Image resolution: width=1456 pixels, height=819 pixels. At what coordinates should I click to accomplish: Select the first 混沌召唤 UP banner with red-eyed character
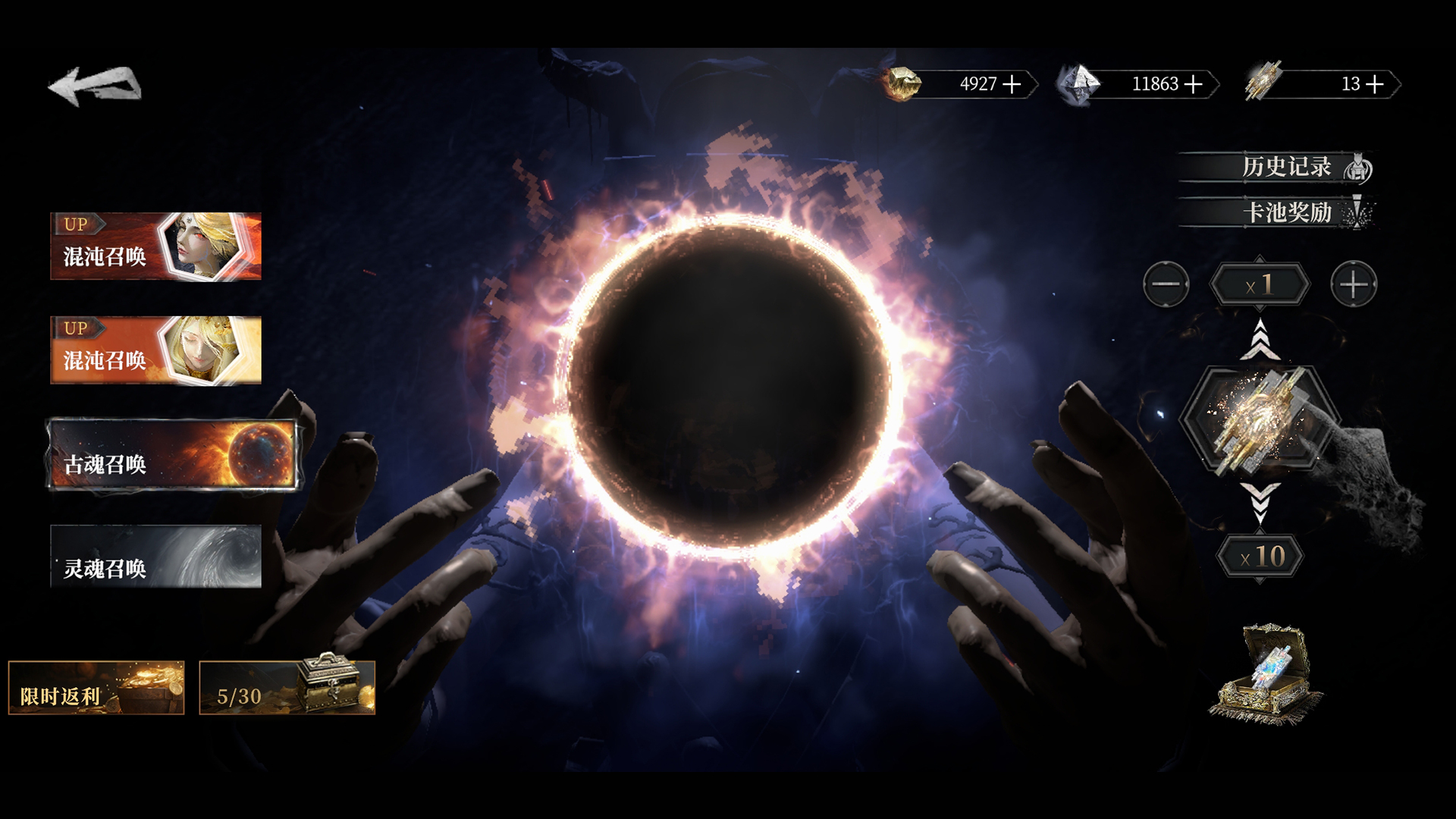[155, 246]
